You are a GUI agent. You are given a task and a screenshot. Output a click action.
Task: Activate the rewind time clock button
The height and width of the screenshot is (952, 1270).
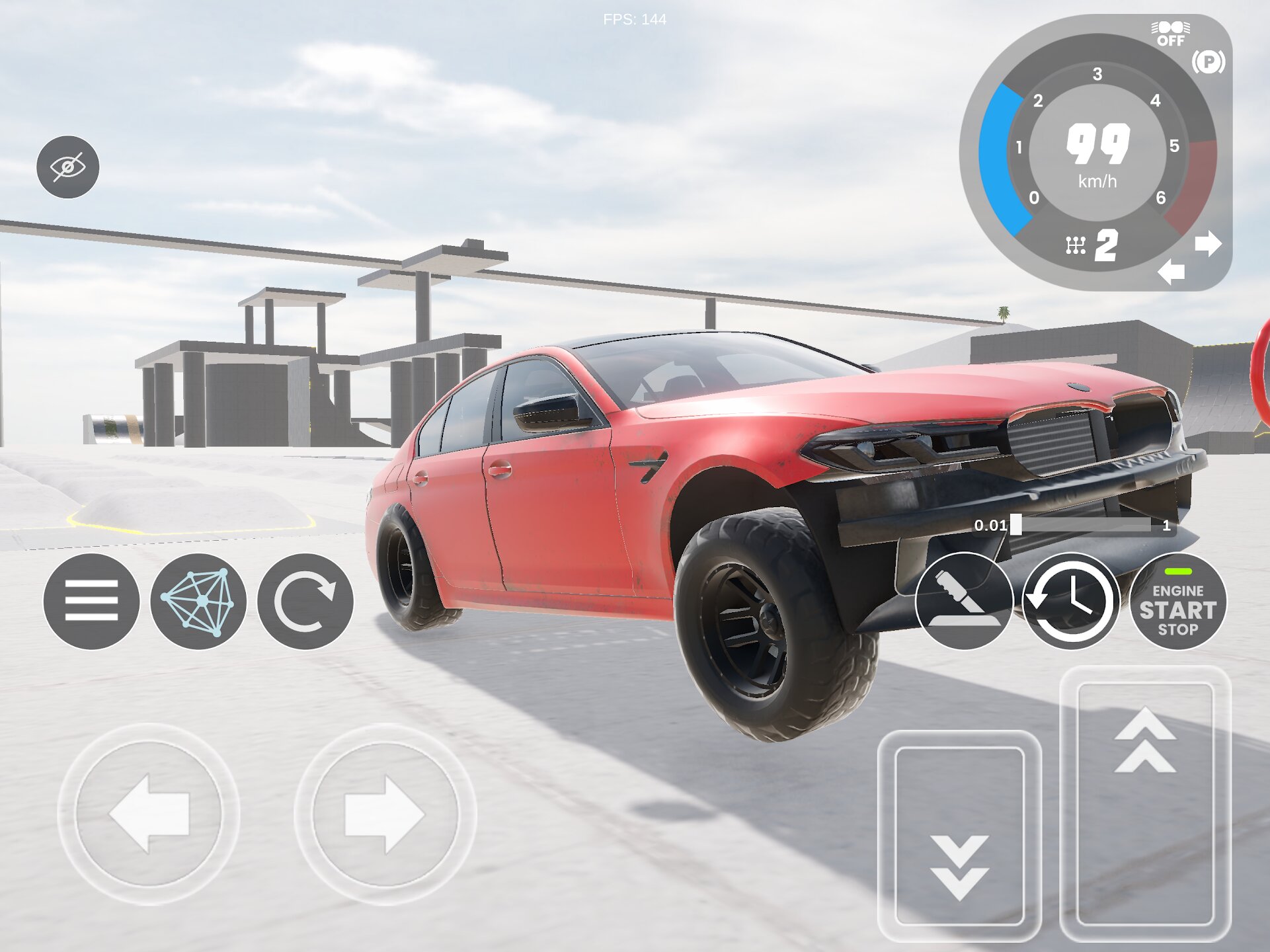[1071, 601]
